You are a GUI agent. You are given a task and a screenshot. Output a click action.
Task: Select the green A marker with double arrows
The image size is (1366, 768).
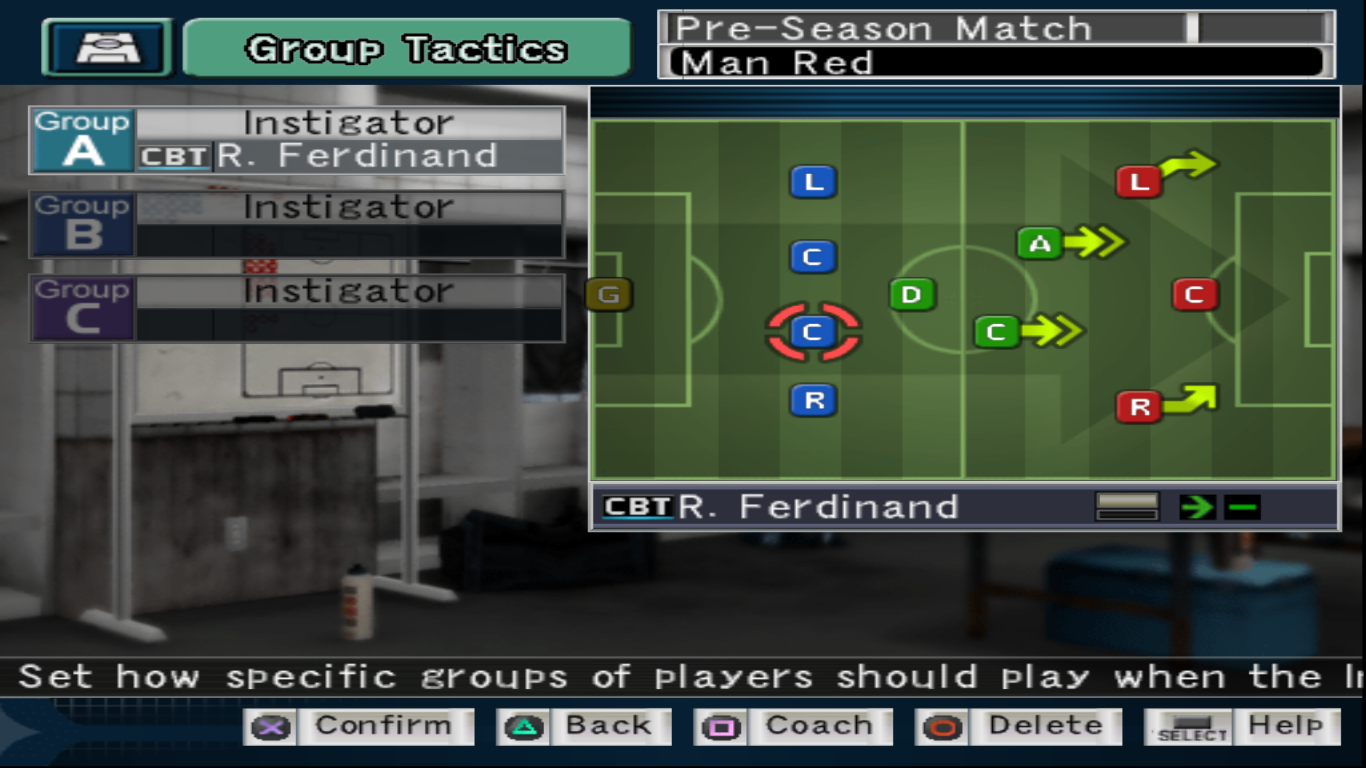[1038, 242]
